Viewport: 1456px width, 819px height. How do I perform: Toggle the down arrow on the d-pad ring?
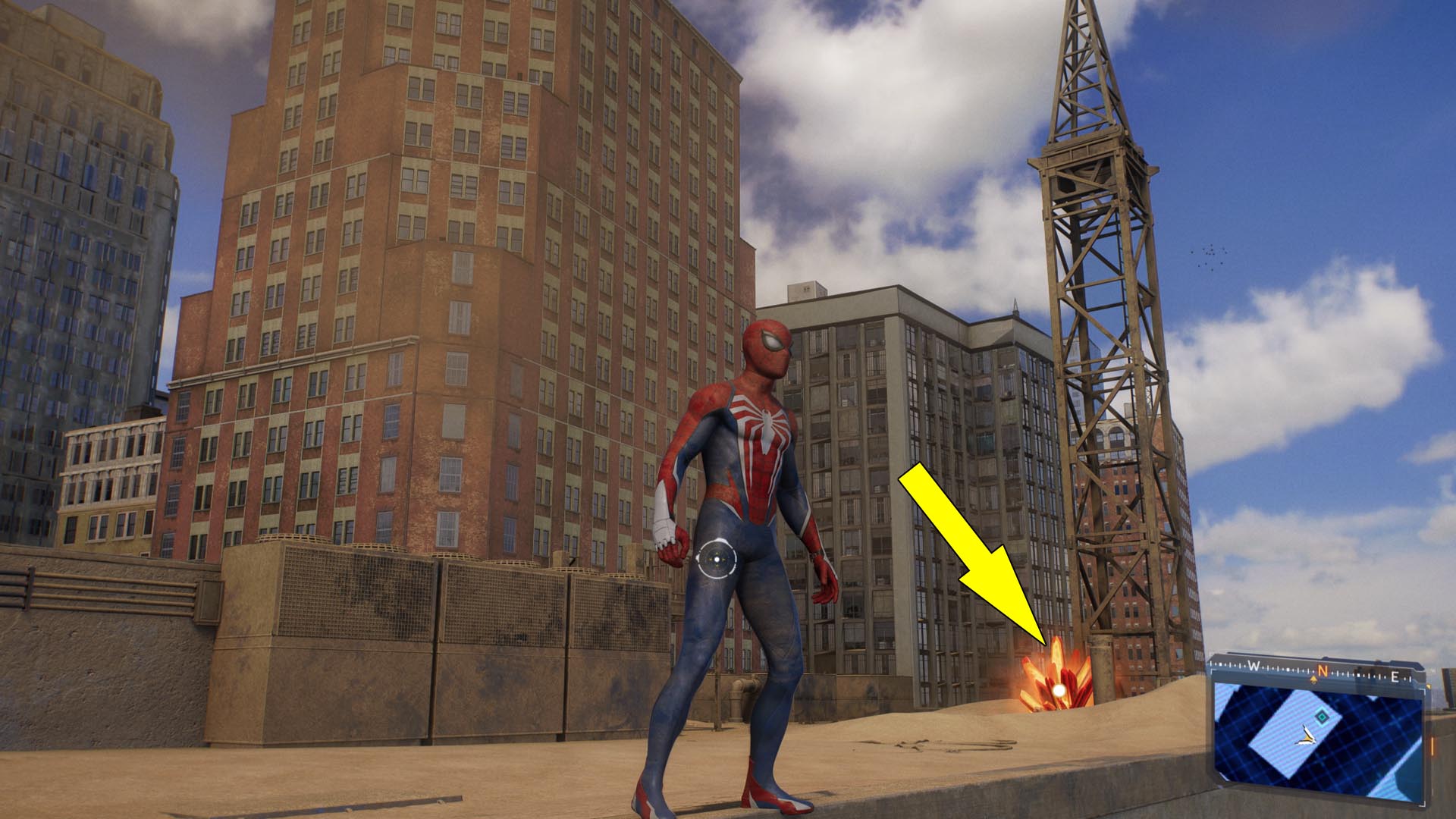(717, 566)
